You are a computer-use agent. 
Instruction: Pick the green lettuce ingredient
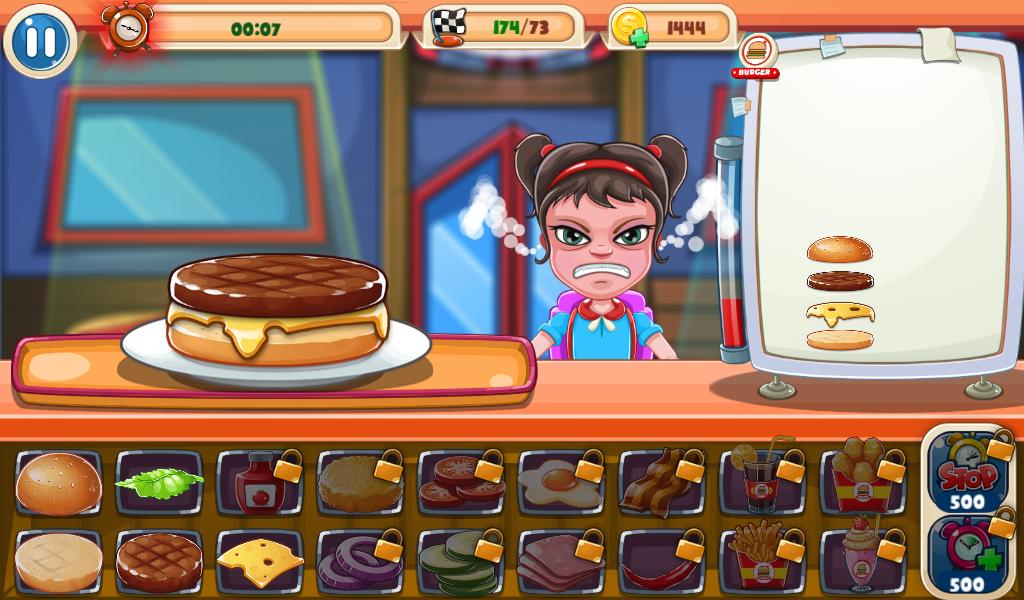[x=159, y=483]
